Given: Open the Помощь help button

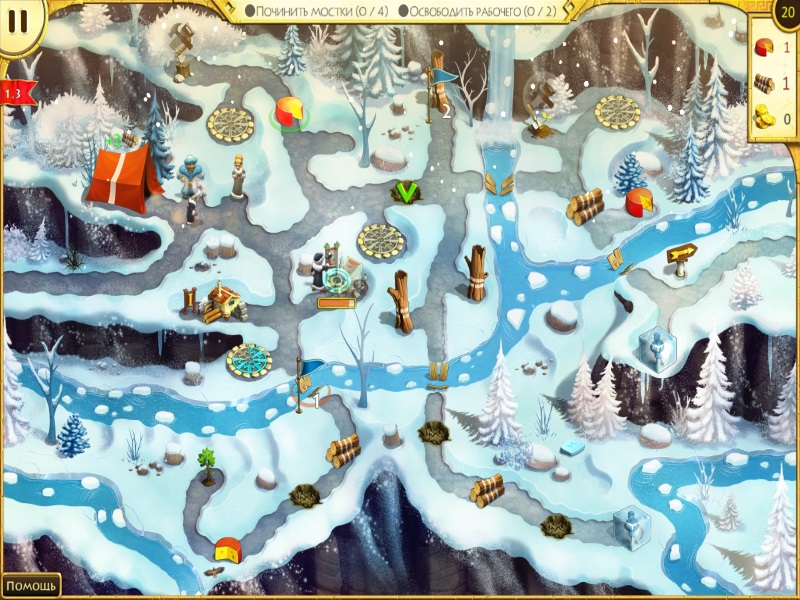Looking at the screenshot, I should 30,585.
